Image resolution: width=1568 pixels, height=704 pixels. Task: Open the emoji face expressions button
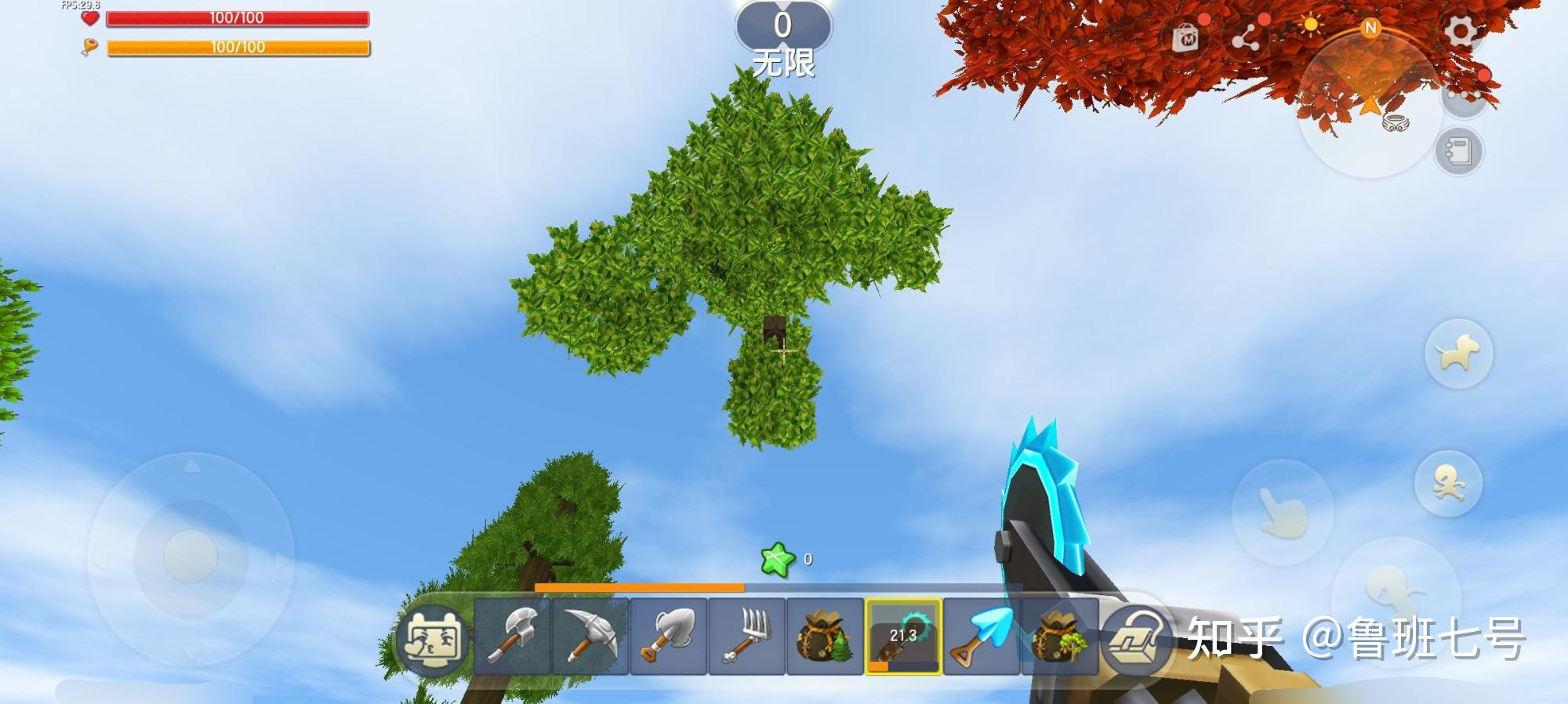tap(431, 638)
